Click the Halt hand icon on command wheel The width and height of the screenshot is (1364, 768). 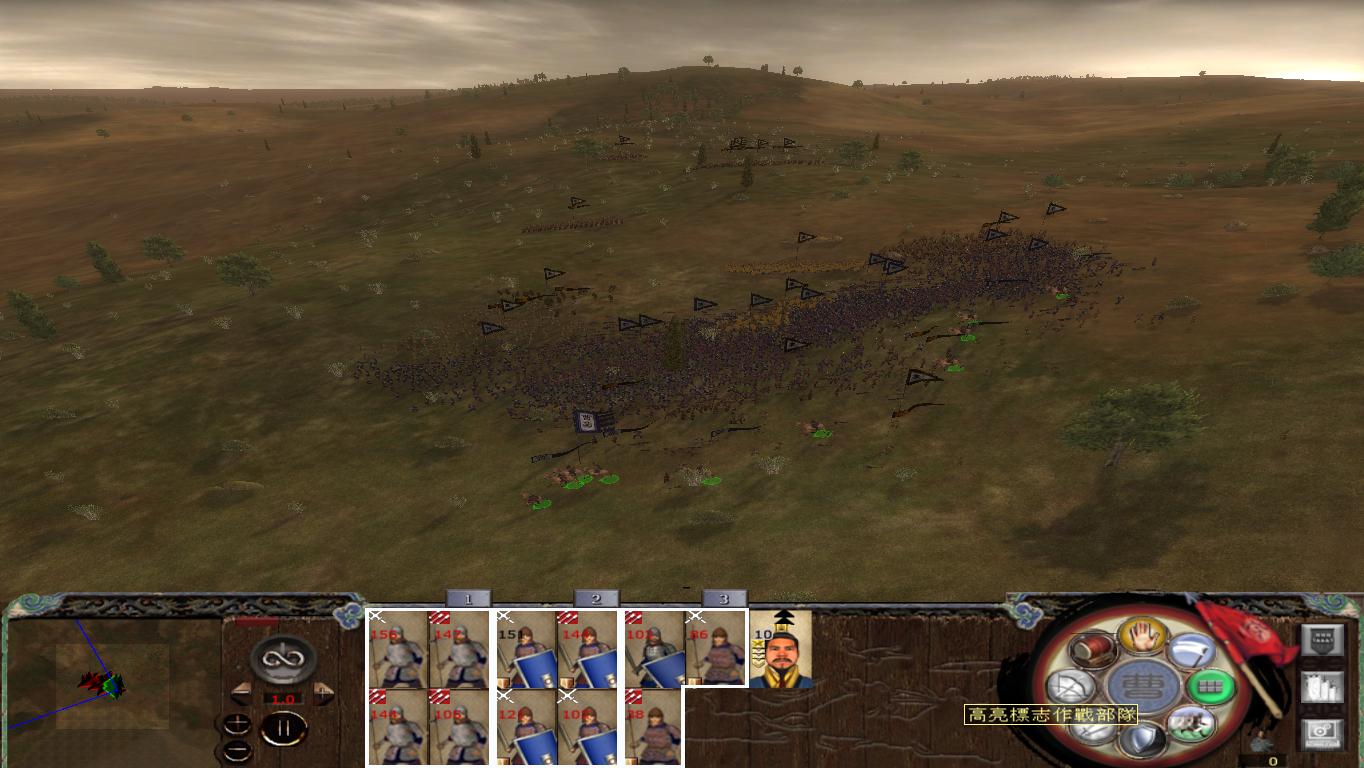pyautogui.click(x=1141, y=637)
